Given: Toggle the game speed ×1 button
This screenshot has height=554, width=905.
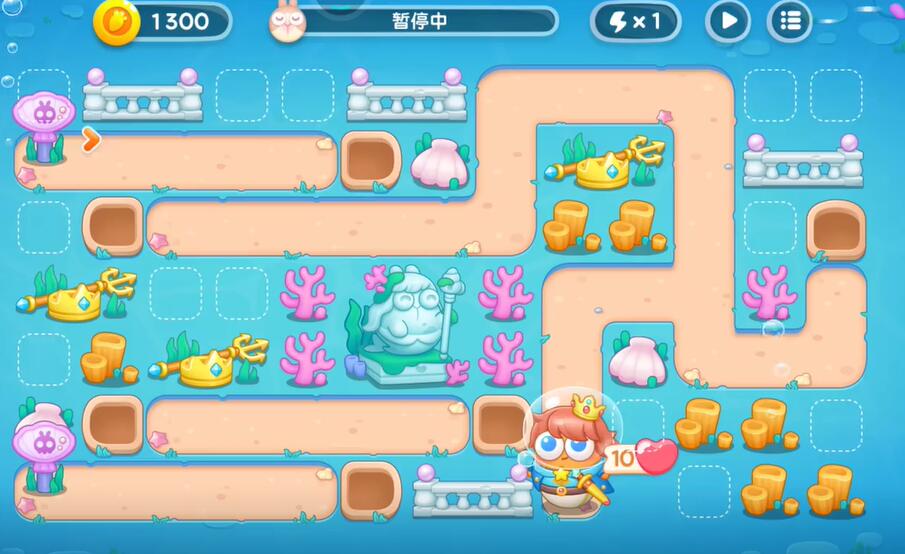Looking at the screenshot, I should pos(635,21).
